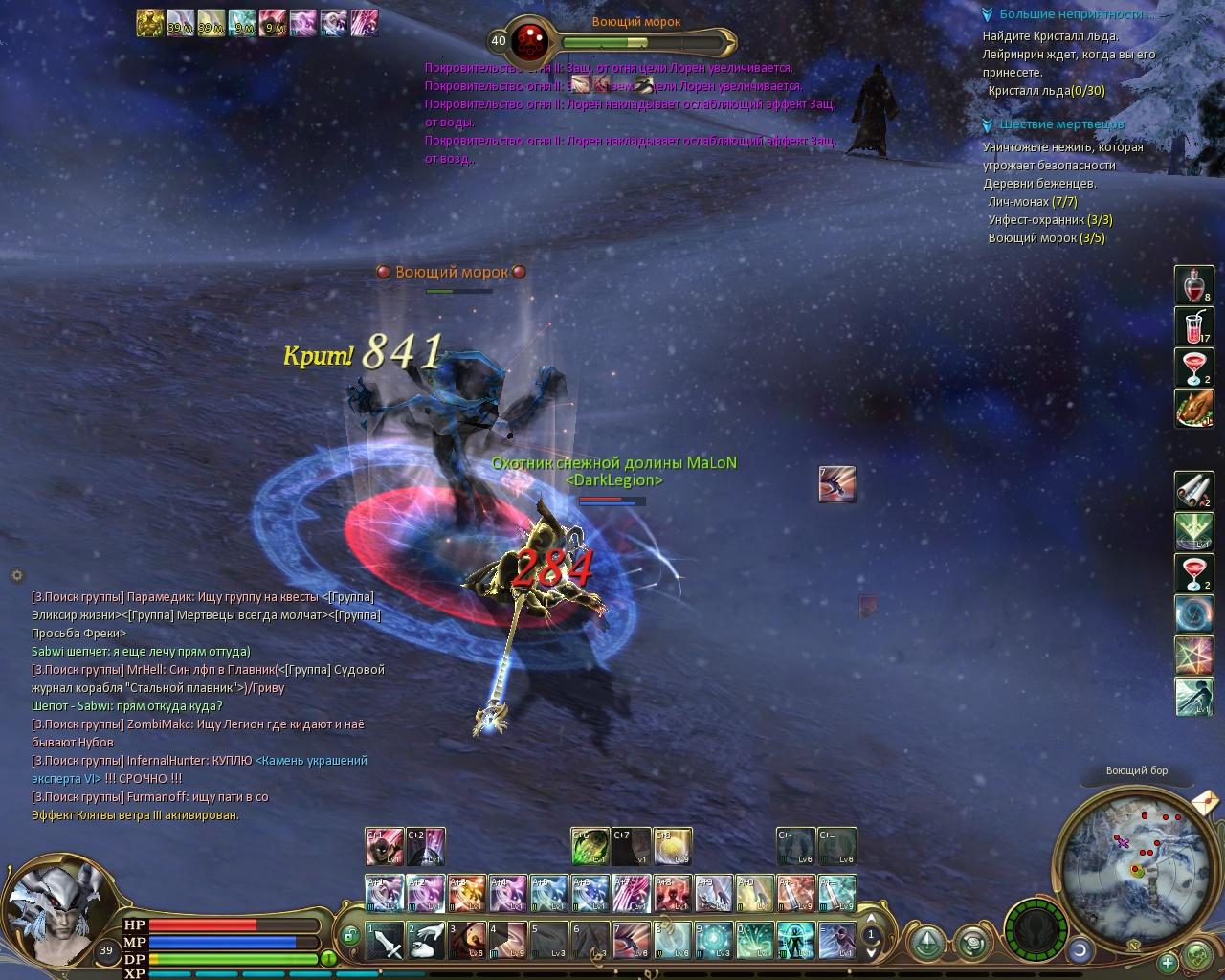
Task: Activate the sword attack in slot 1
Action: coord(385,941)
